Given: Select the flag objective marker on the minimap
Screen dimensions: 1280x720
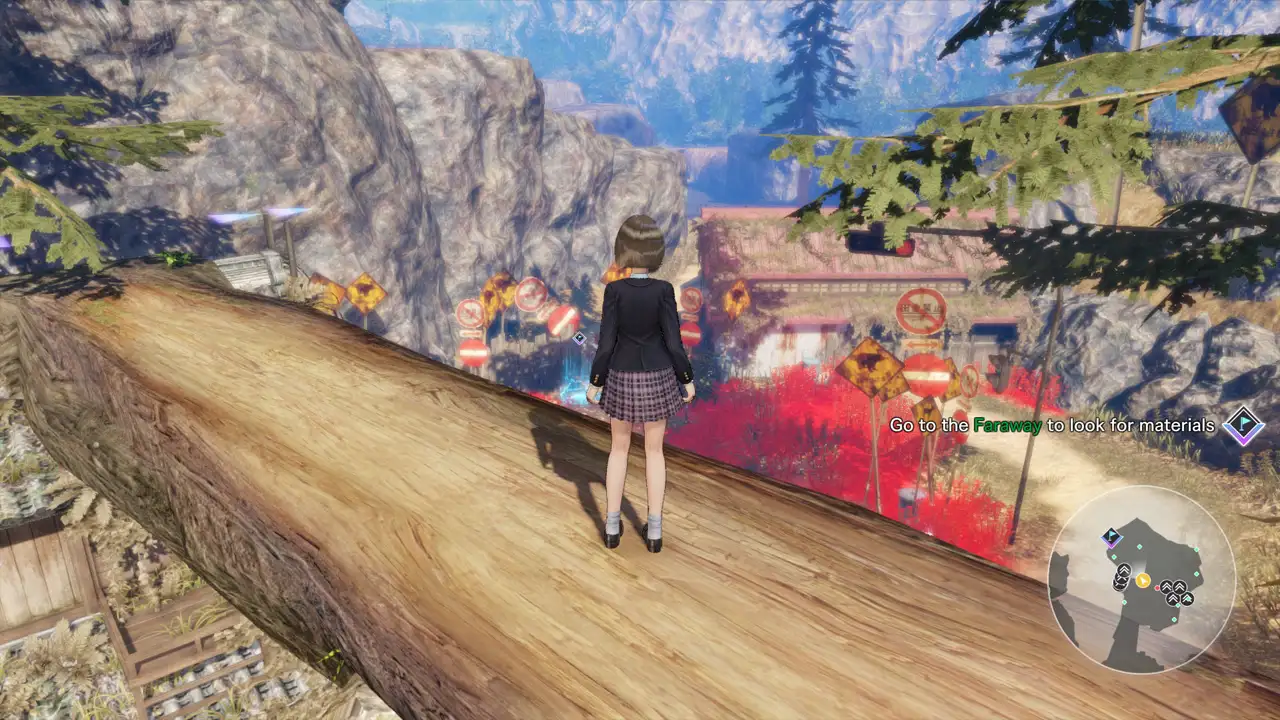Looking at the screenshot, I should point(1110,538).
